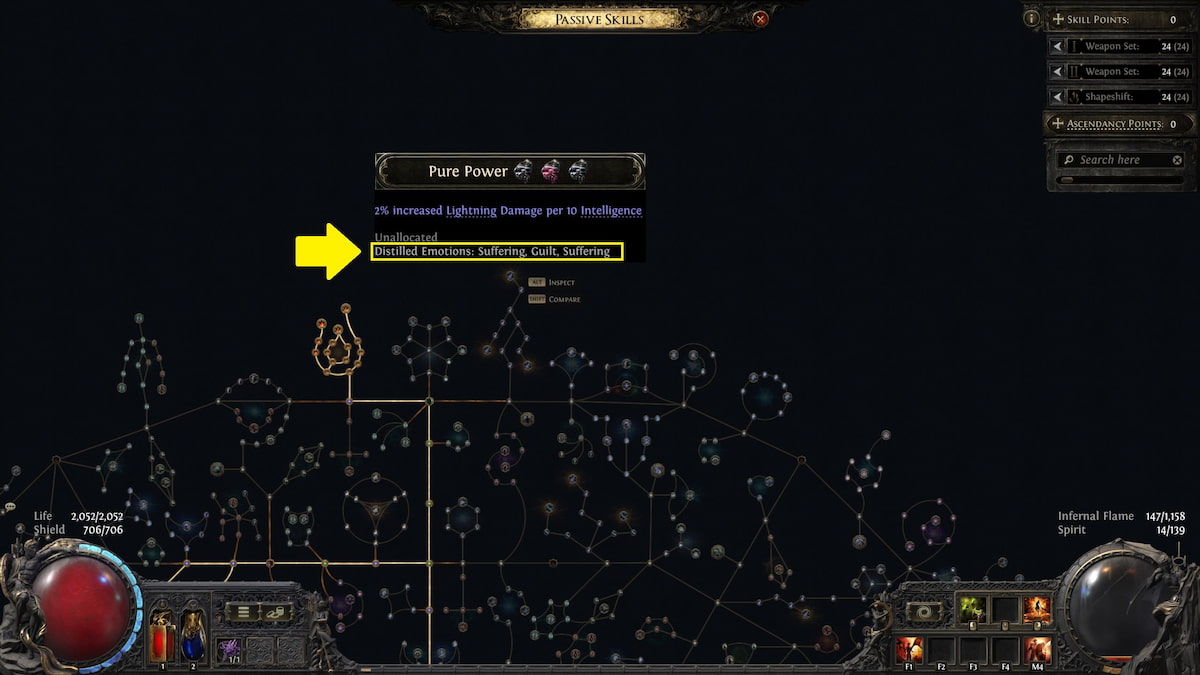
Task: Activate the F1 skill slot
Action: (909, 649)
